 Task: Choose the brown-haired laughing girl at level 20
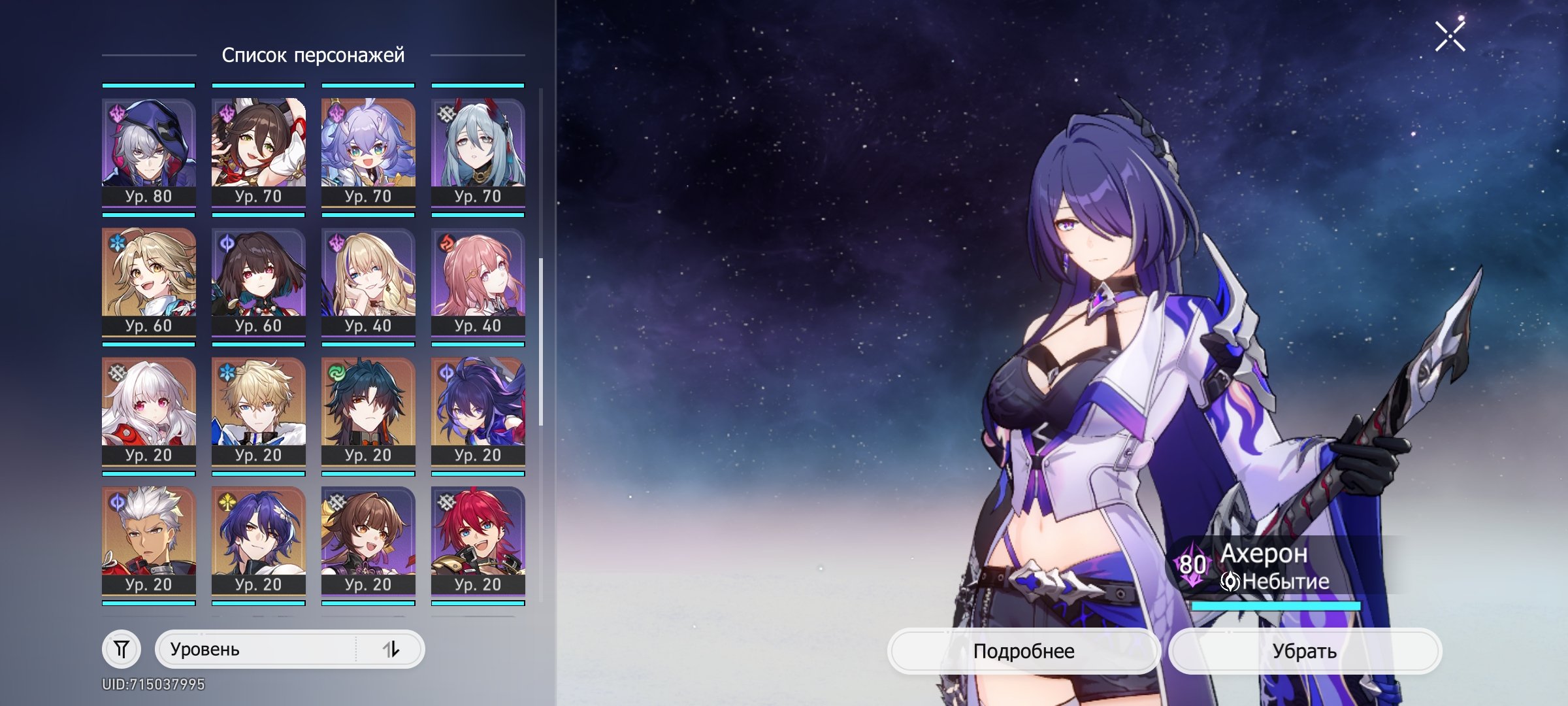tap(368, 540)
